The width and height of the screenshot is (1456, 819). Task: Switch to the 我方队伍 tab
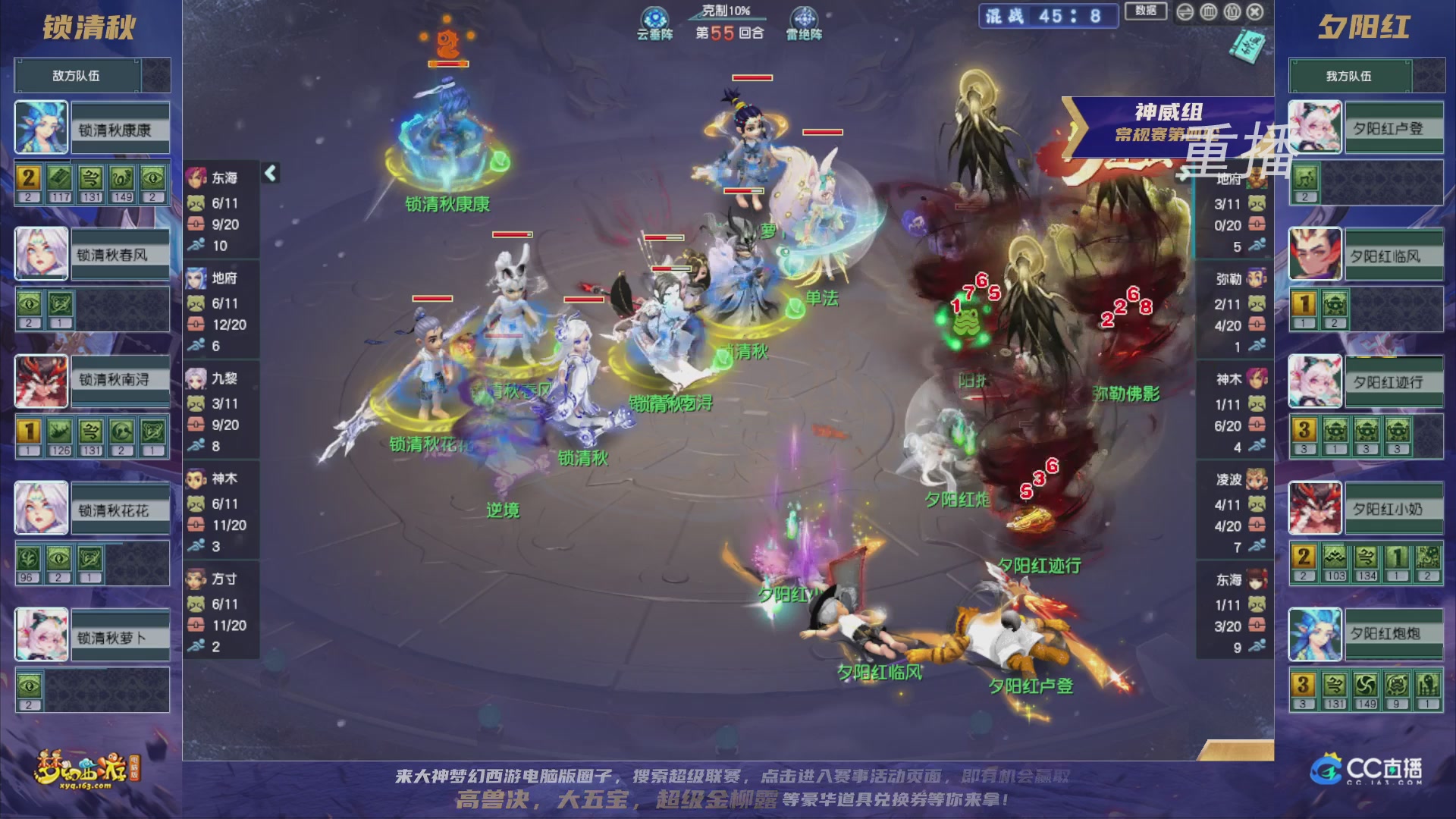[1351, 76]
